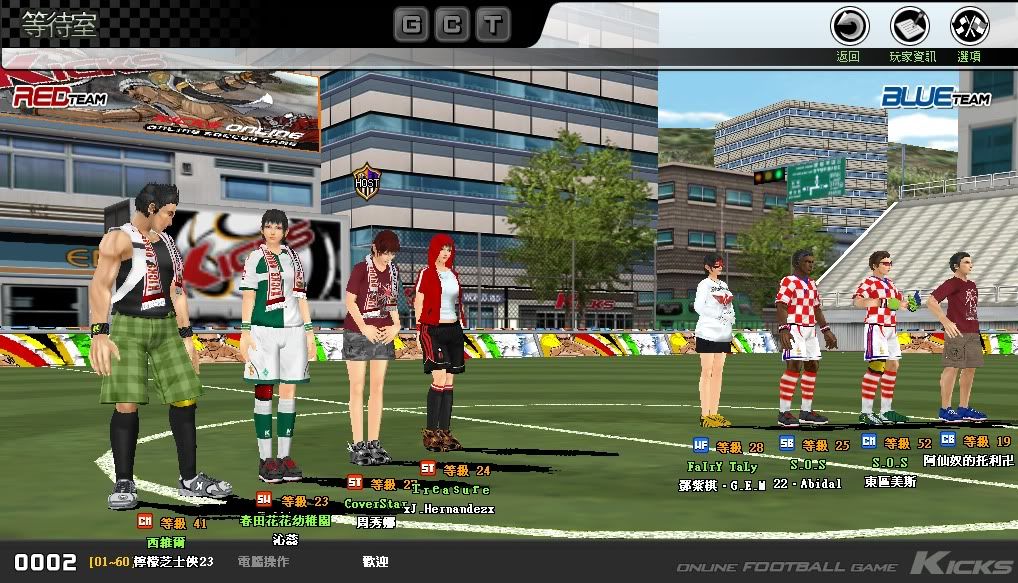Select player 西維爾 level 41 nameplate
The height and width of the screenshot is (583, 1018).
[x=166, y=541]
